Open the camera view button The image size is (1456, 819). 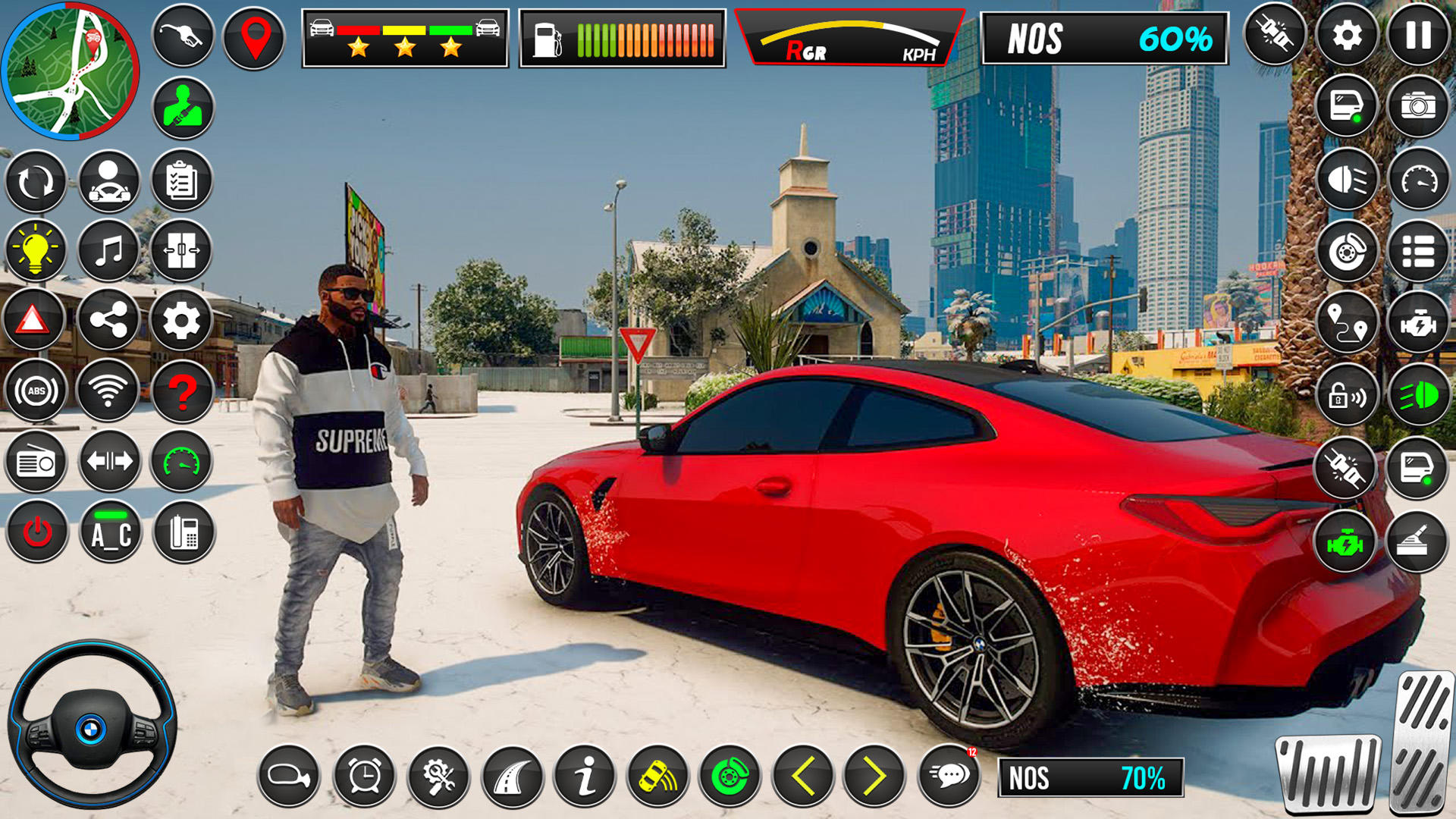1418,106
